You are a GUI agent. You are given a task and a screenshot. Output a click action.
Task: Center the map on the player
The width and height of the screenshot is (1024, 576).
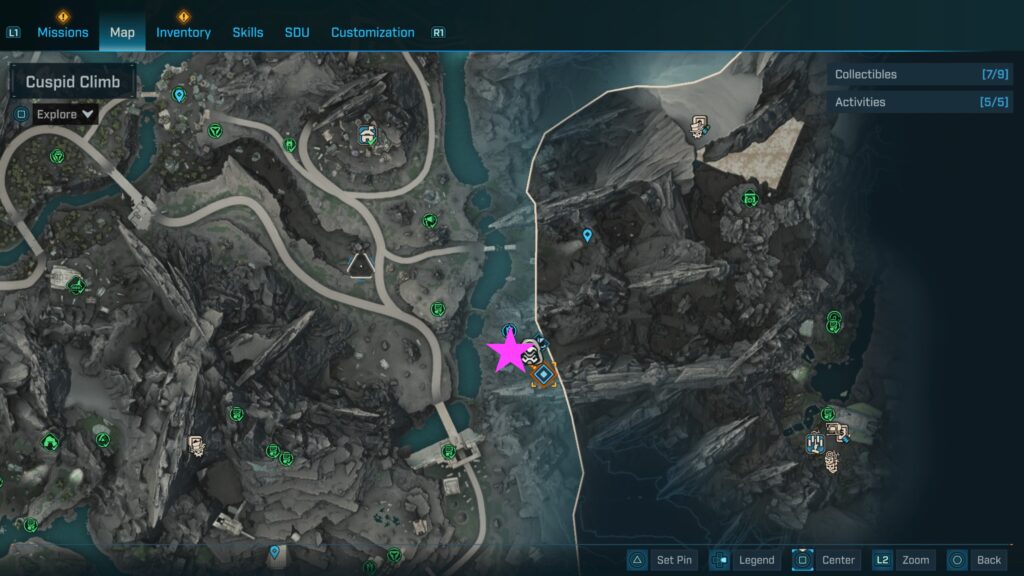point(826,560)
